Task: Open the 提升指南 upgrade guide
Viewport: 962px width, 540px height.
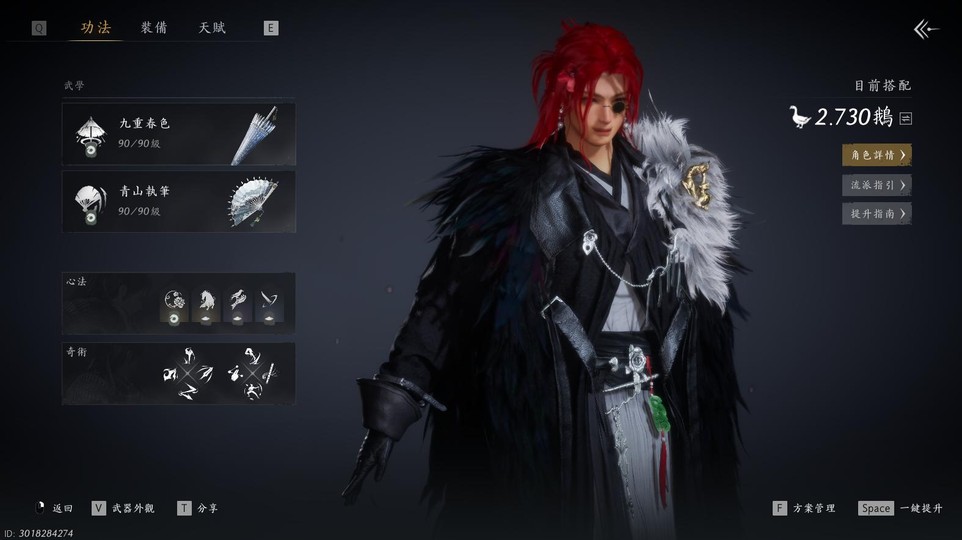Action: click(876, 213)
